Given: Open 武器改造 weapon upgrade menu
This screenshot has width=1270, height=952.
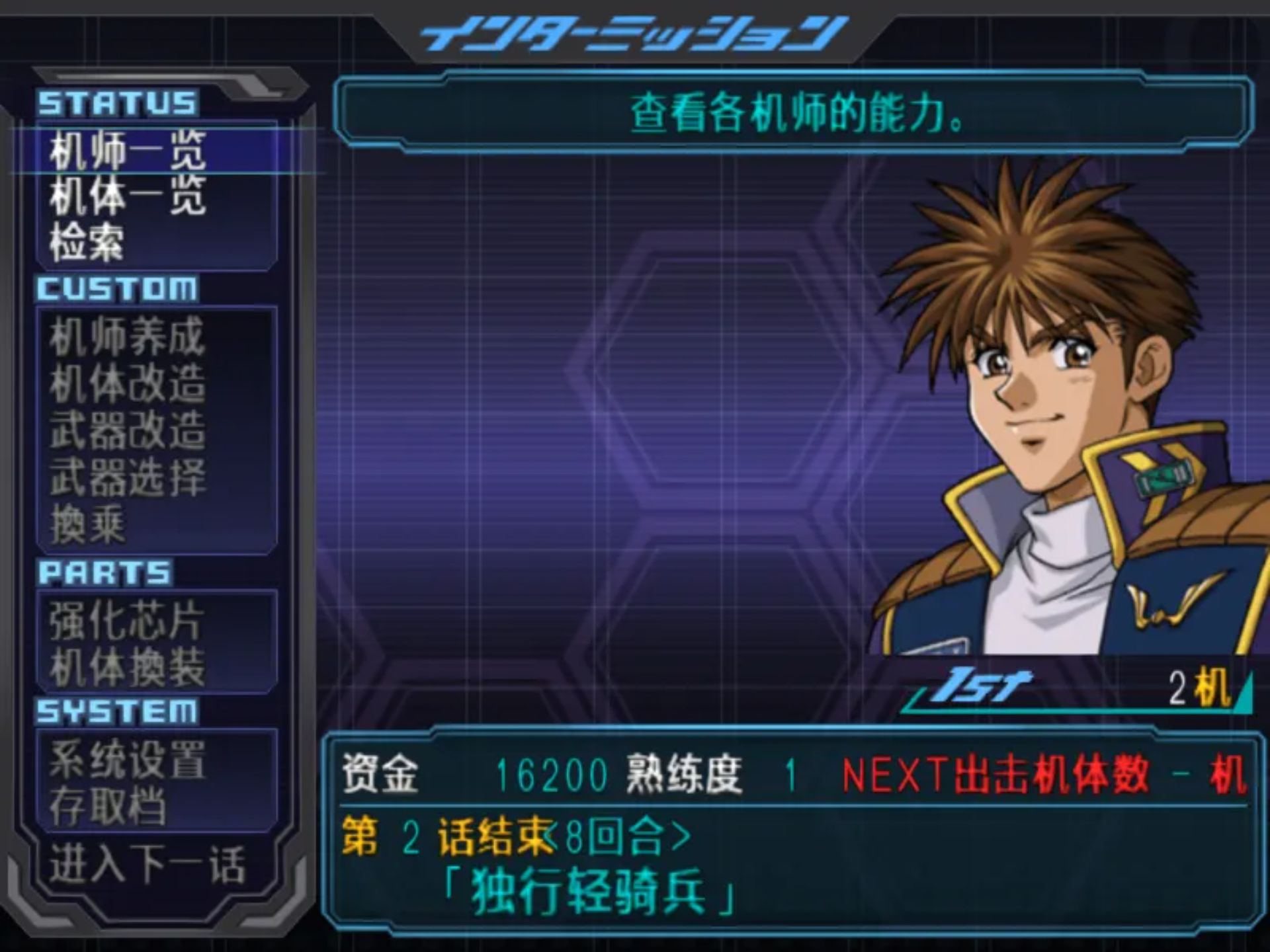Looking at the screenshot, I should click(128, 430).
